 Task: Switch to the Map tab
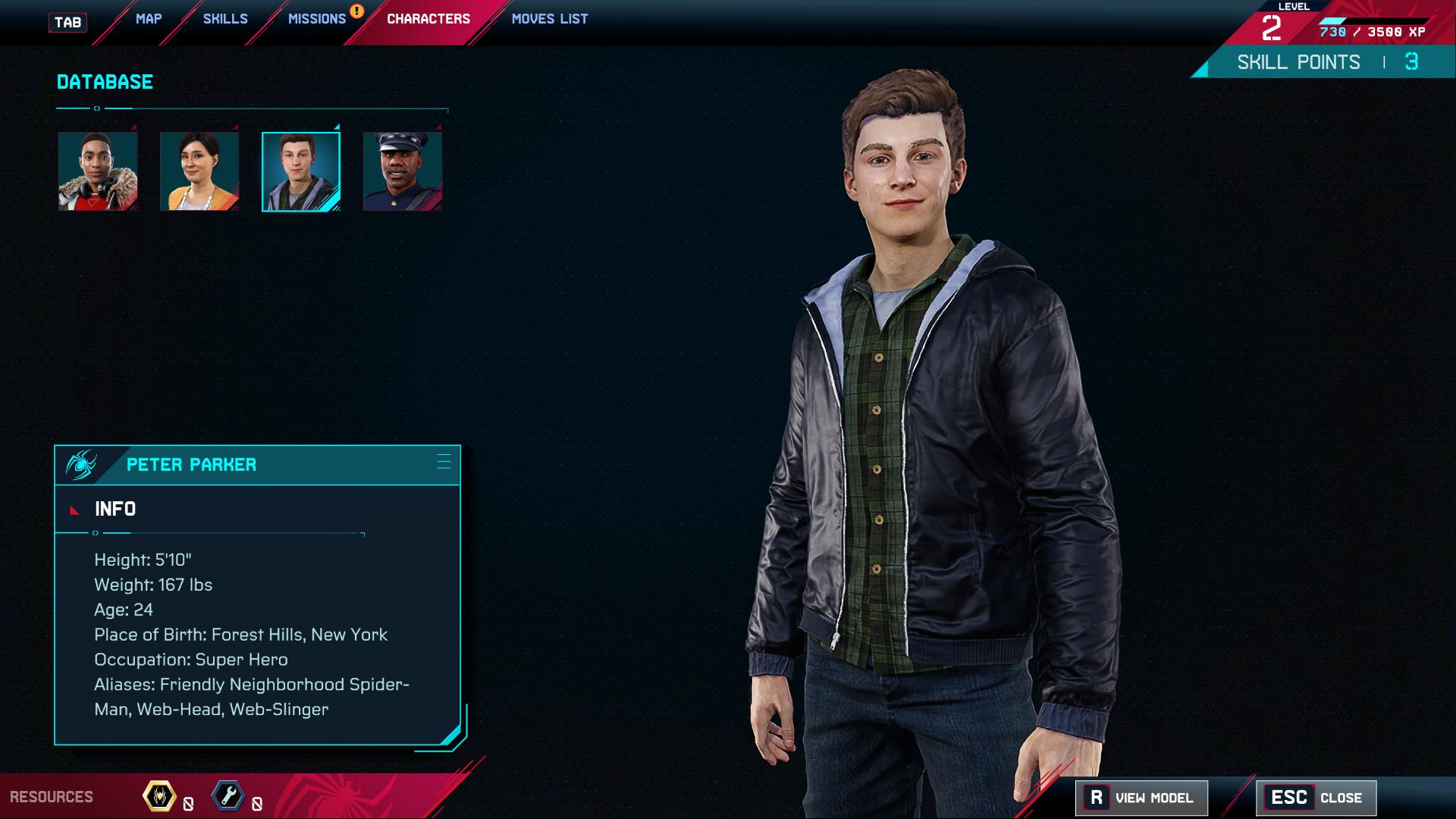[149, 19]
